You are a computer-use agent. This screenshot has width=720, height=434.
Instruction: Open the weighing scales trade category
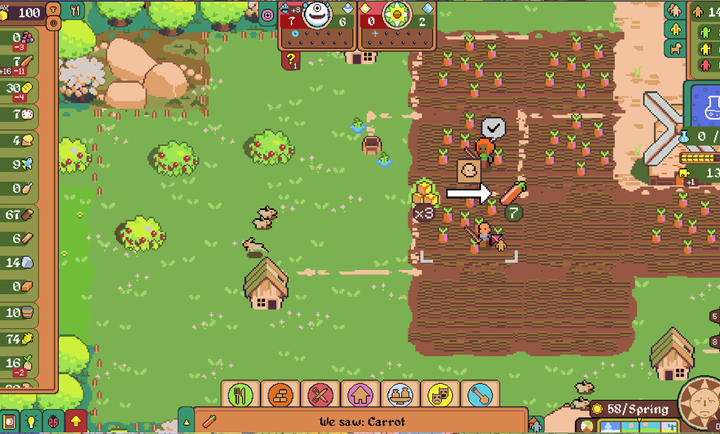401,395
